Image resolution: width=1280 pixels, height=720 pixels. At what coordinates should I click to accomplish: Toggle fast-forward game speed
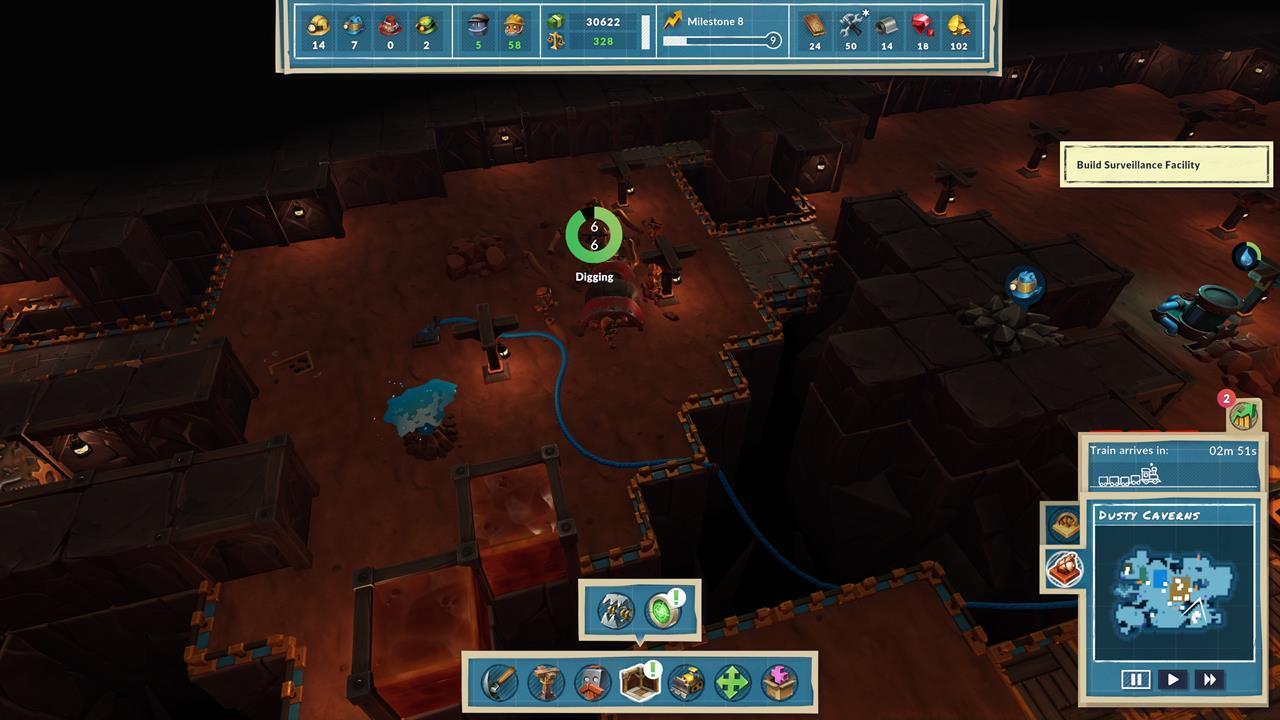coord(1210,680)
